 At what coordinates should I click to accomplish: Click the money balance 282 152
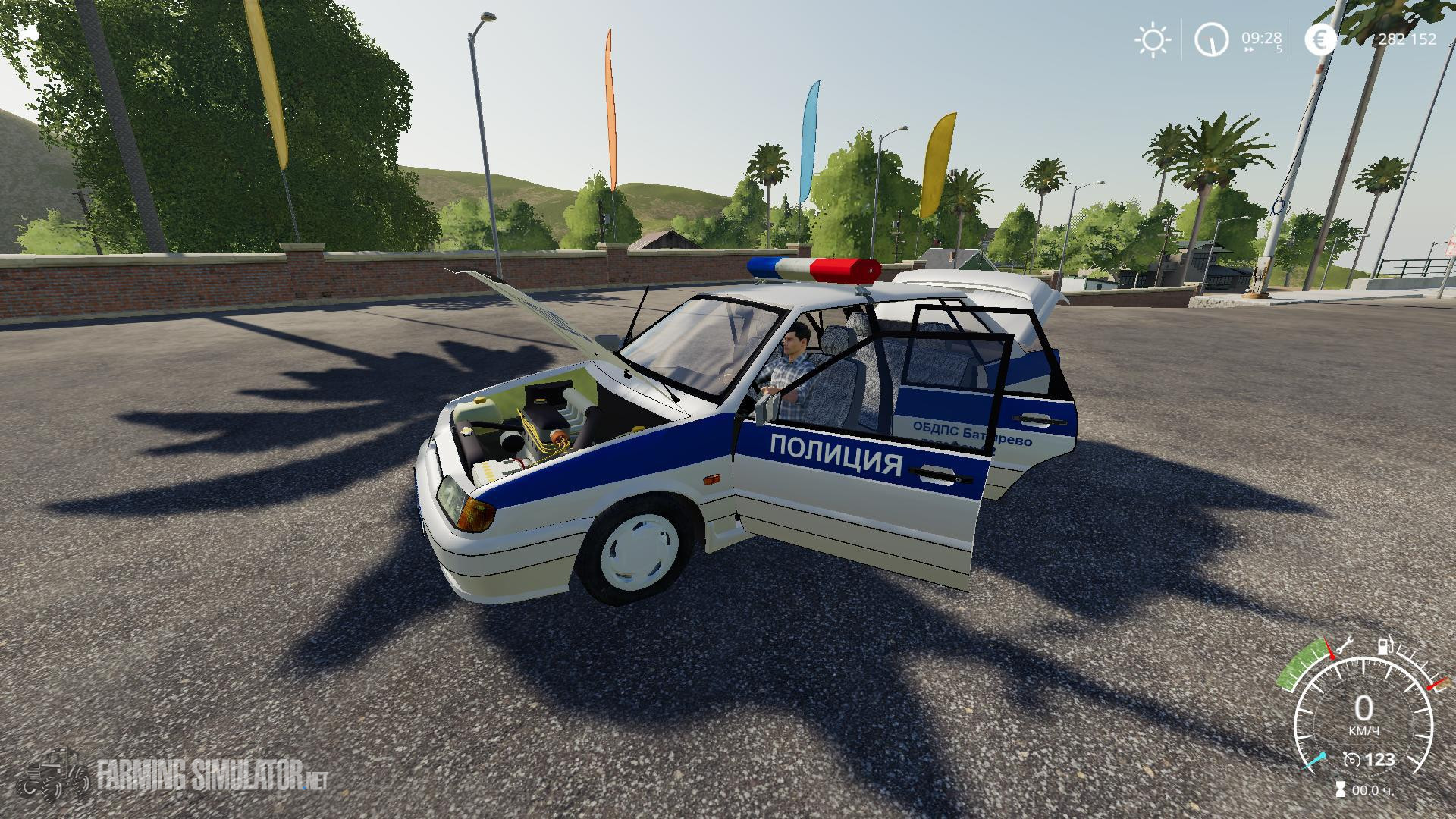1409,40
